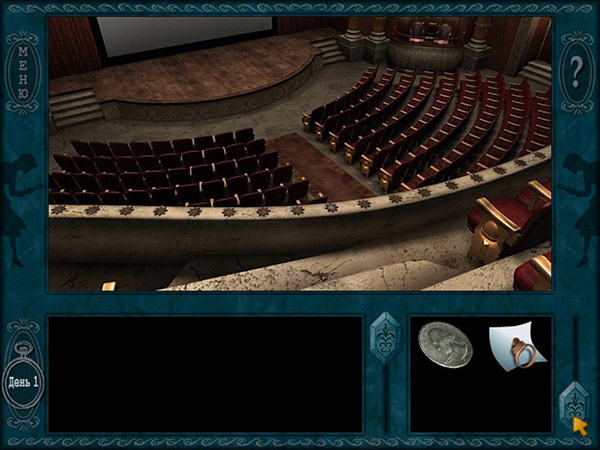Viewport: 600px width, 450px height.
Task: Select the silver quarter coin in inventory
Action: (444, 346)
